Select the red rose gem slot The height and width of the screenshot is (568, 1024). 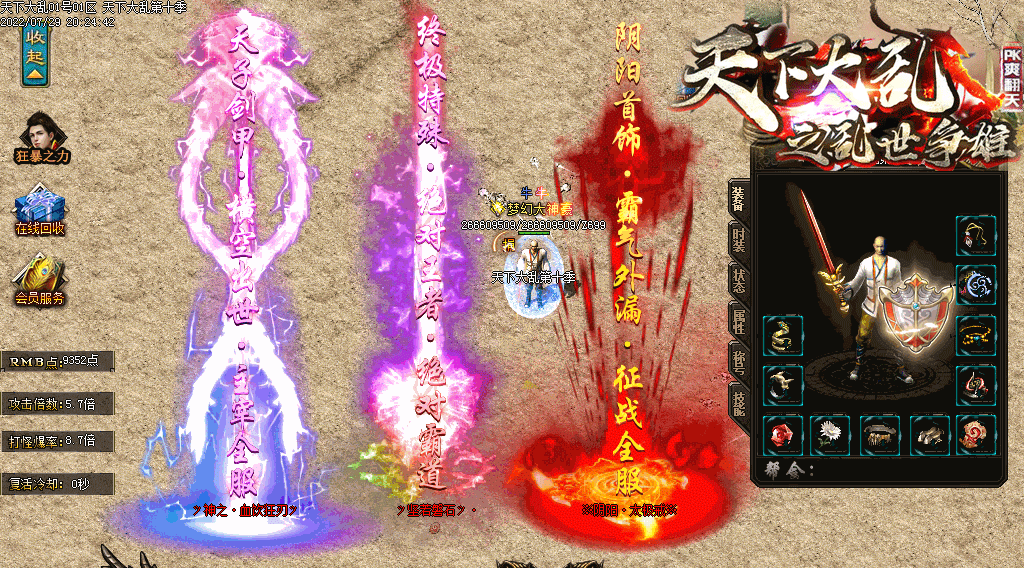click(782, 434)
